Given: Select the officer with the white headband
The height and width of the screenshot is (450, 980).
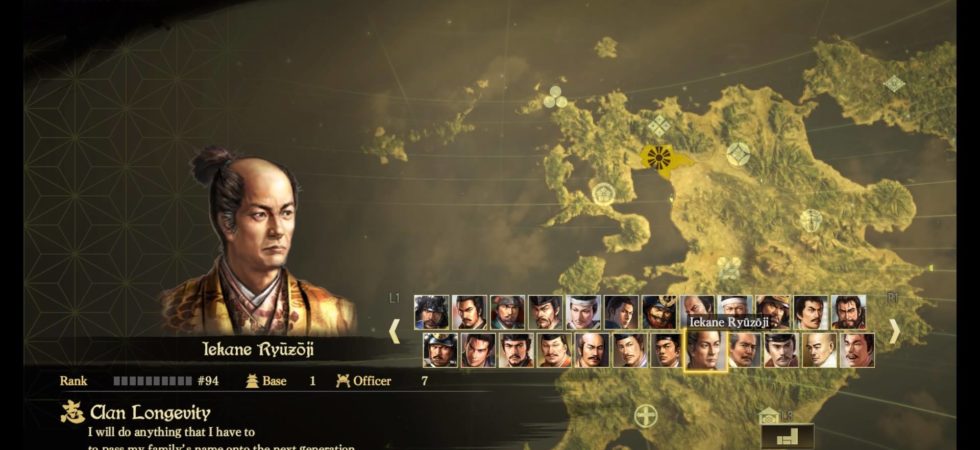Looking at the screenshot, I should coord(583,312).
